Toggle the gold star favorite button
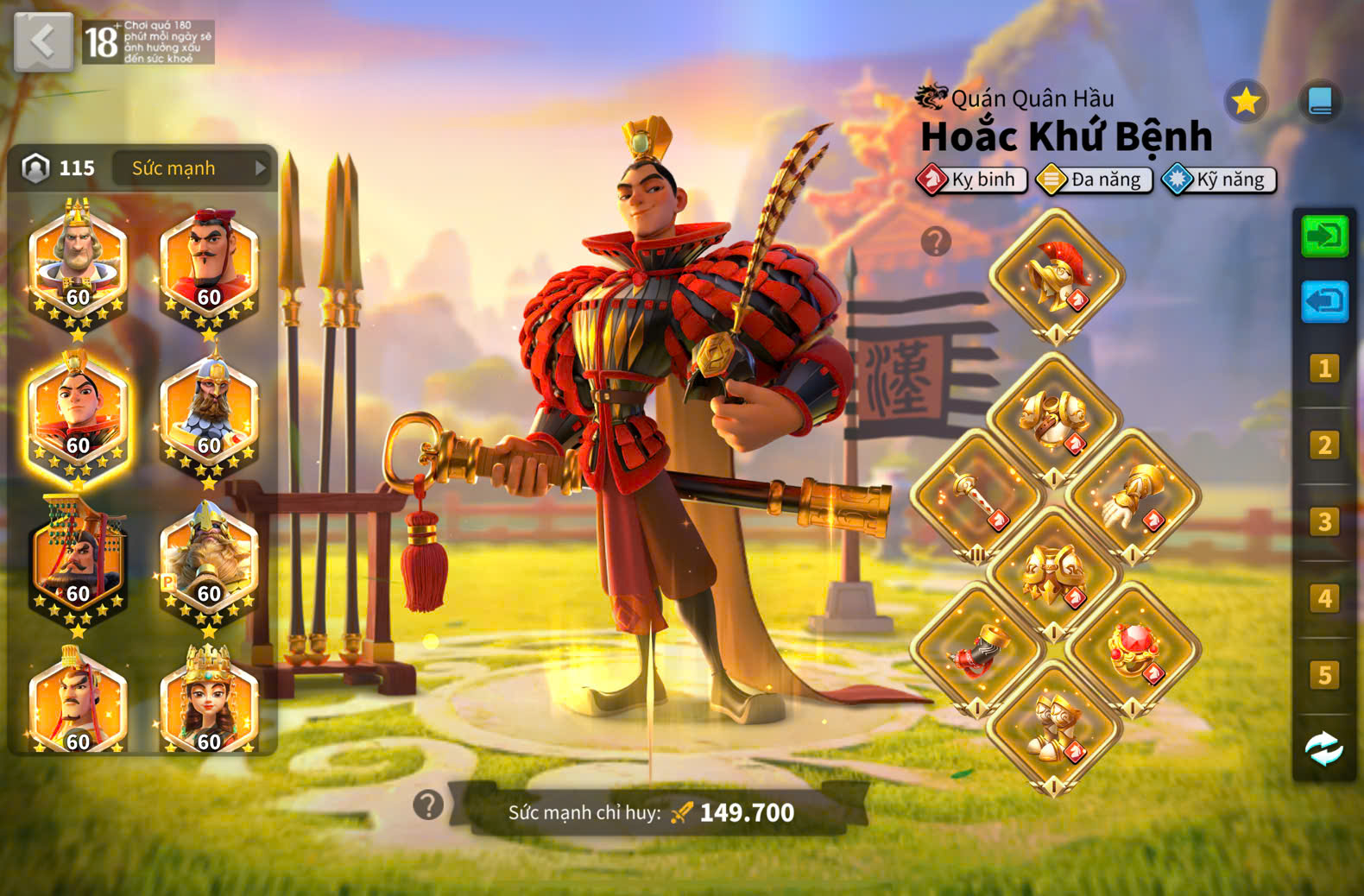 pyautogui.click(x=1246, y=102)
